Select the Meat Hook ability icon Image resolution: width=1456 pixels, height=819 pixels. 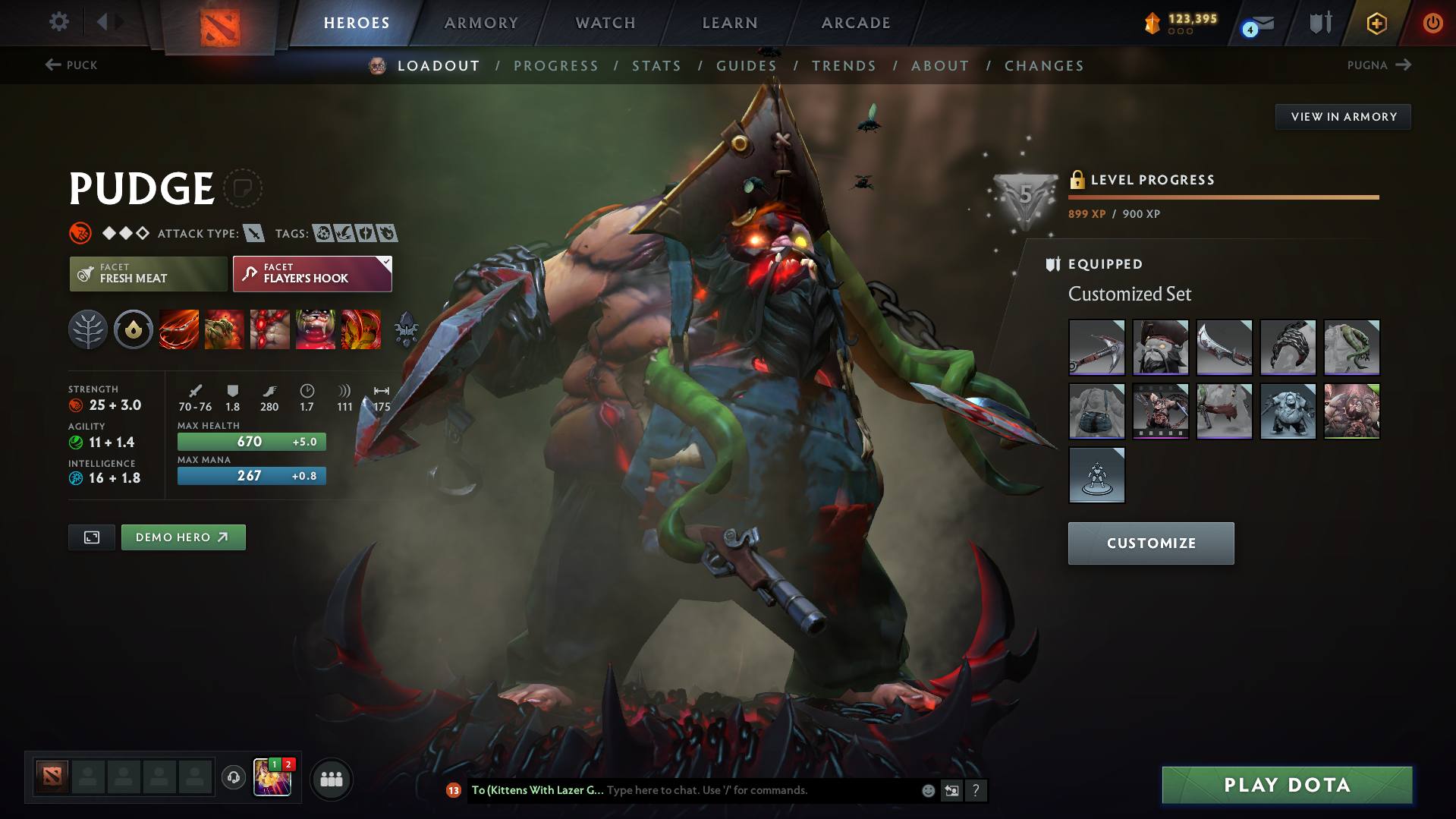(178, 329)
